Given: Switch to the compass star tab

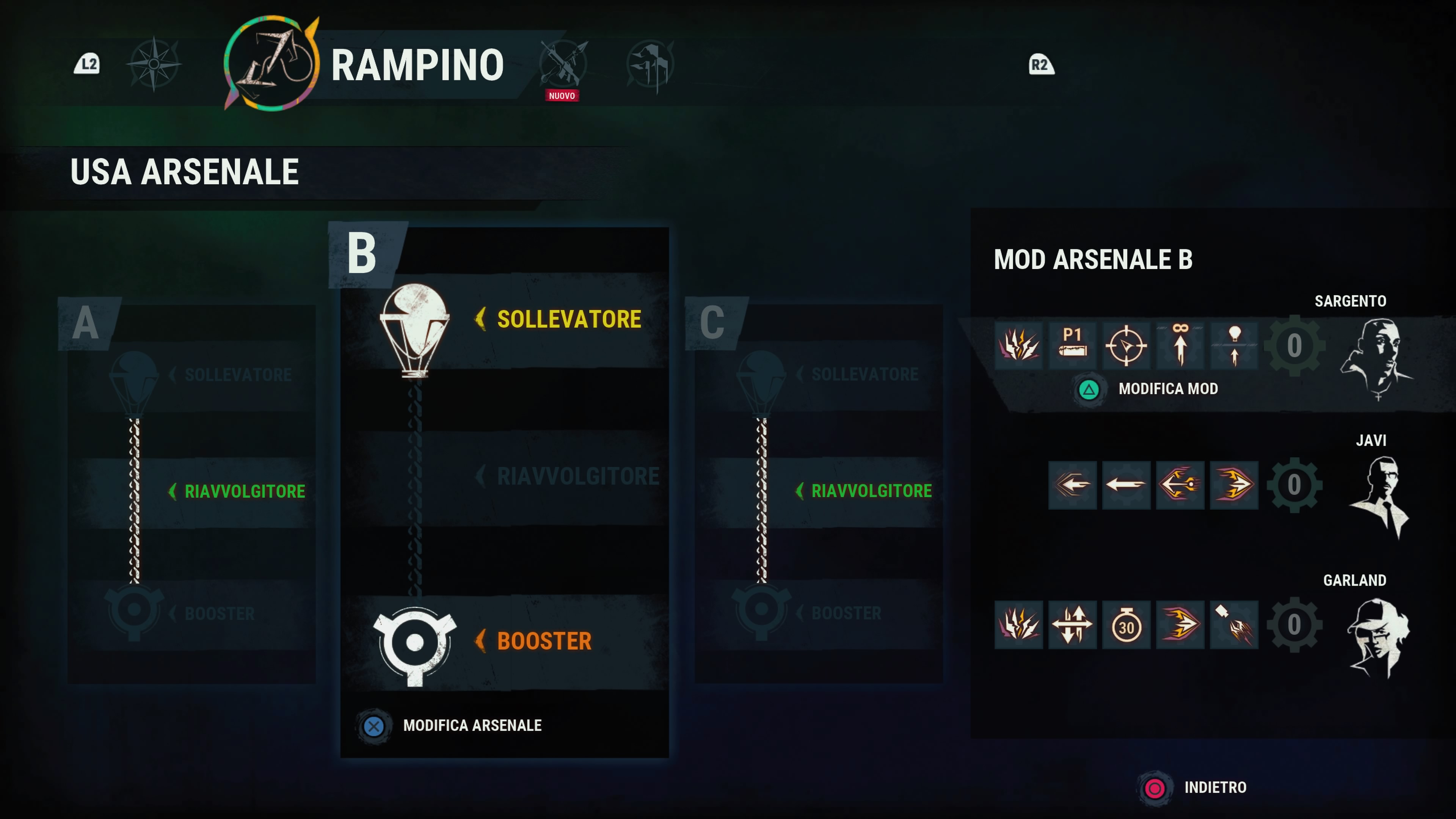Looking at the screenshot, I should pos(154,64).
